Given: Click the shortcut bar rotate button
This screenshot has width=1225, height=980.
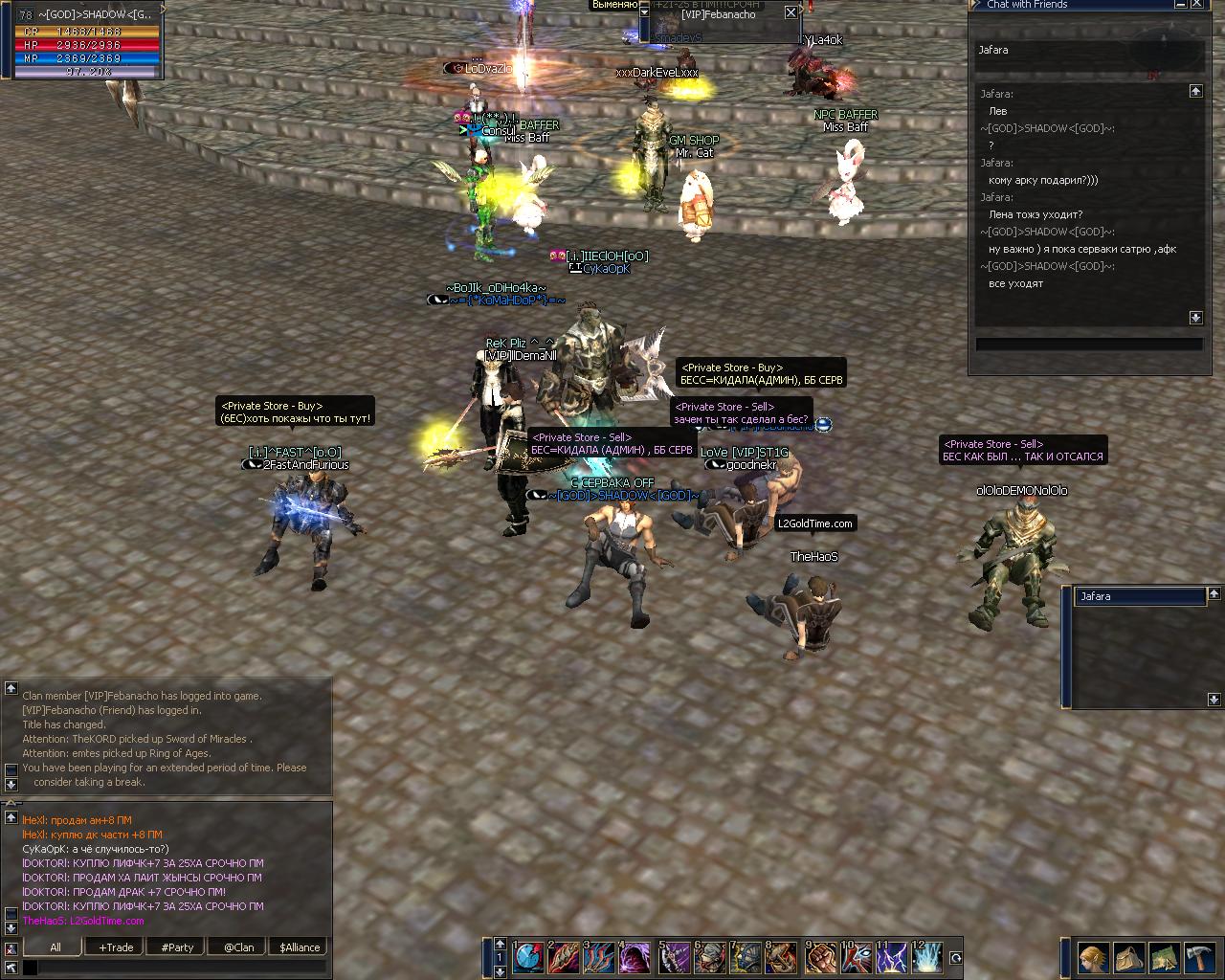Looking at the screenshot, I should click(x=955, y=958).
